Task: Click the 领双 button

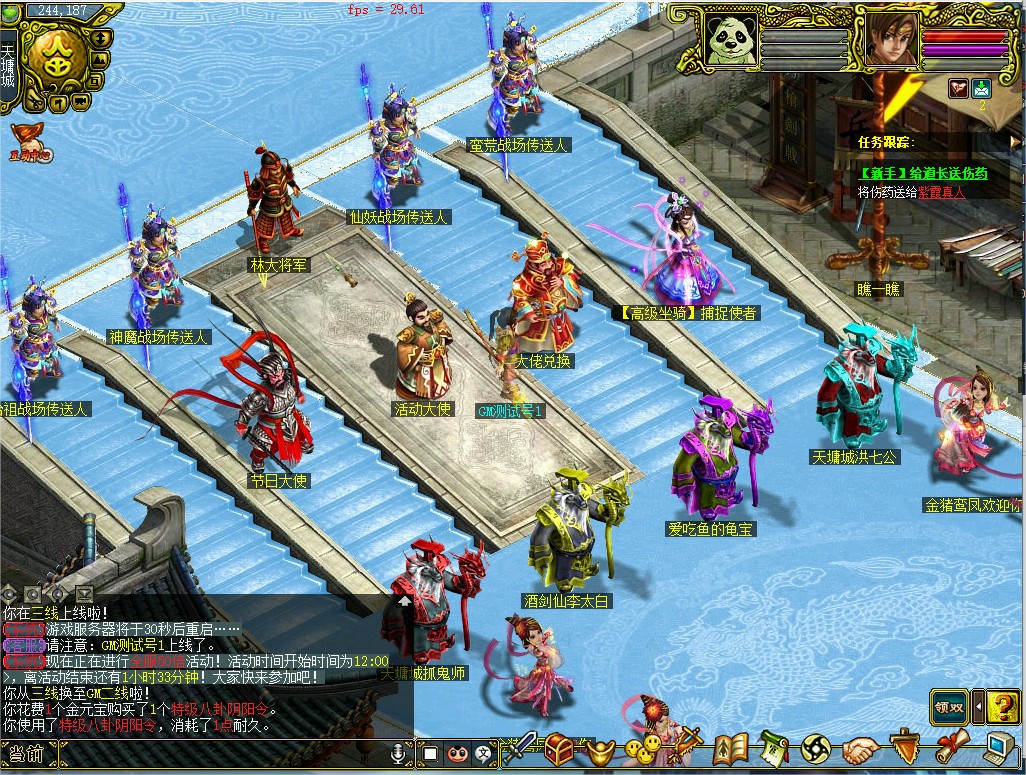Action: [x=949, y=706]
